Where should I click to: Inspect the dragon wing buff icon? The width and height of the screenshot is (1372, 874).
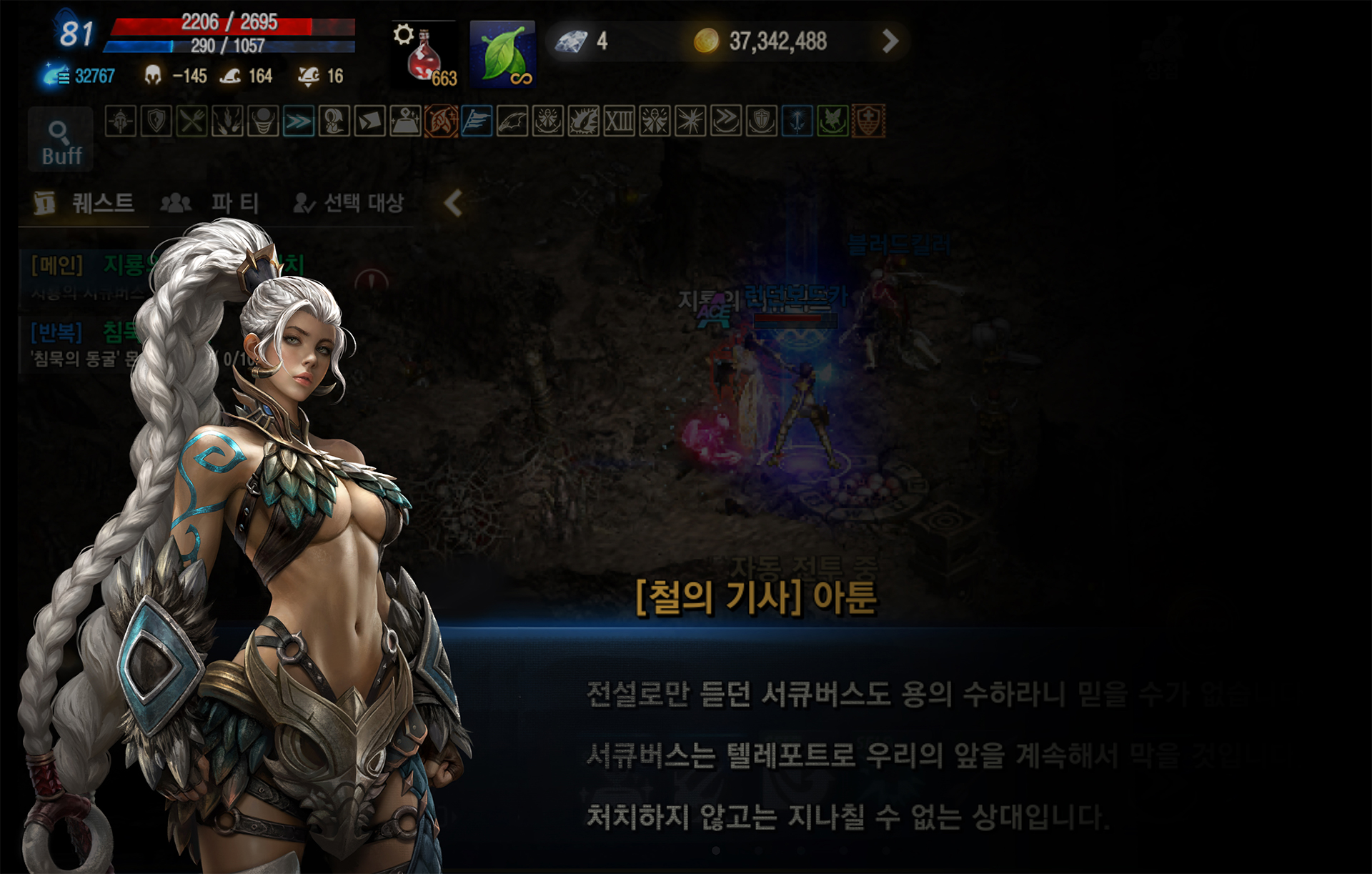pyautogui.click(x=512, y=121)
